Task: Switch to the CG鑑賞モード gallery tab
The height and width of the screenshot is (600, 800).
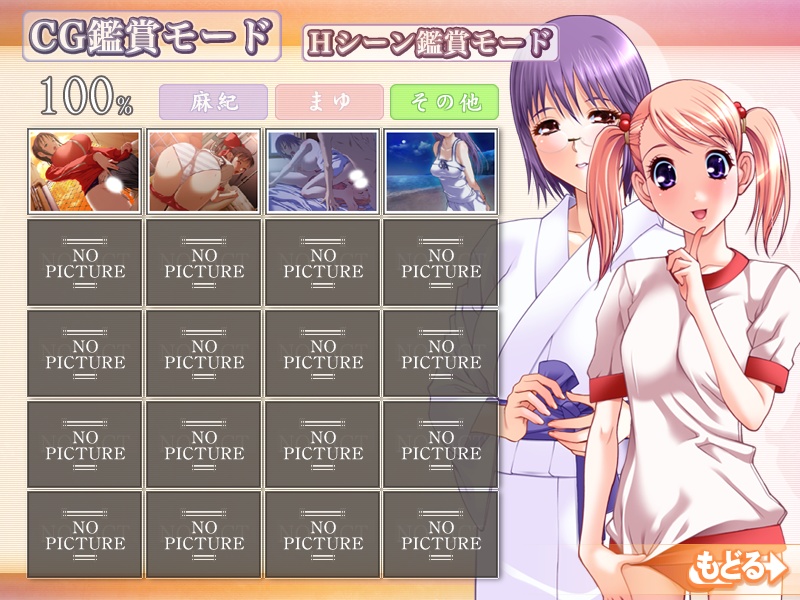Action: coord(150,38)
